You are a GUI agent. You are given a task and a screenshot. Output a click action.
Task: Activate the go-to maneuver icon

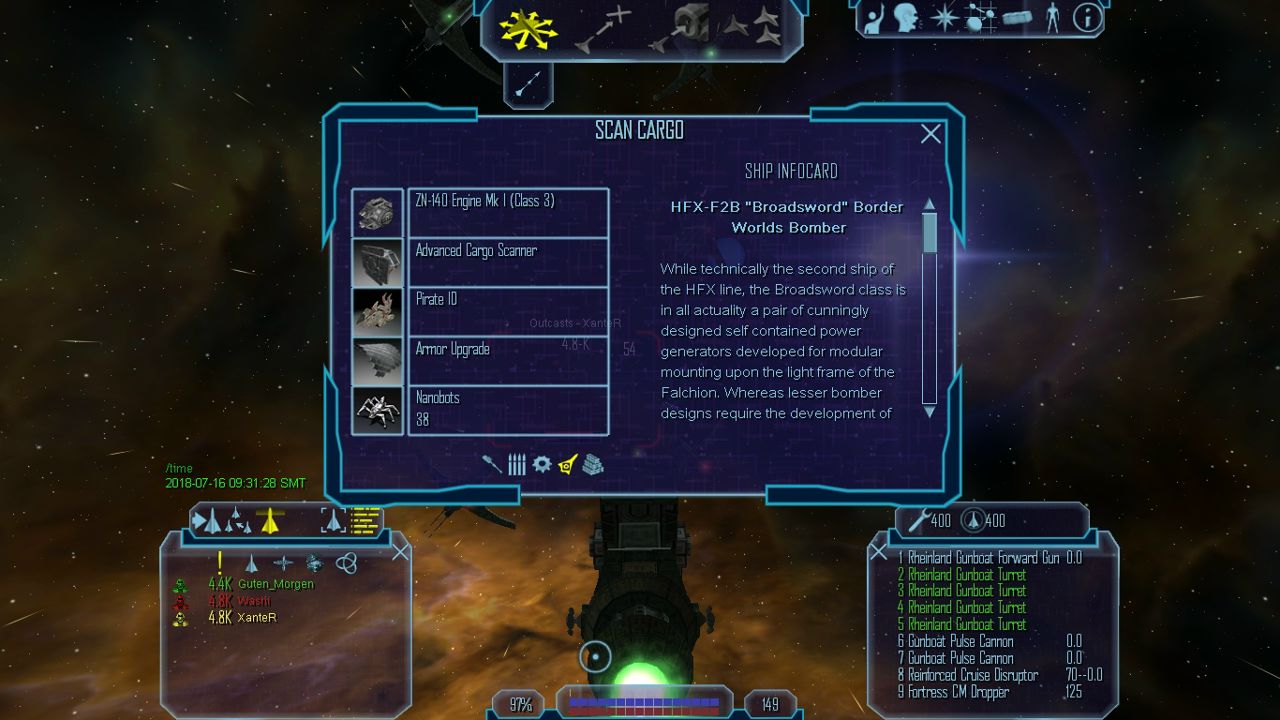(603, 28)
